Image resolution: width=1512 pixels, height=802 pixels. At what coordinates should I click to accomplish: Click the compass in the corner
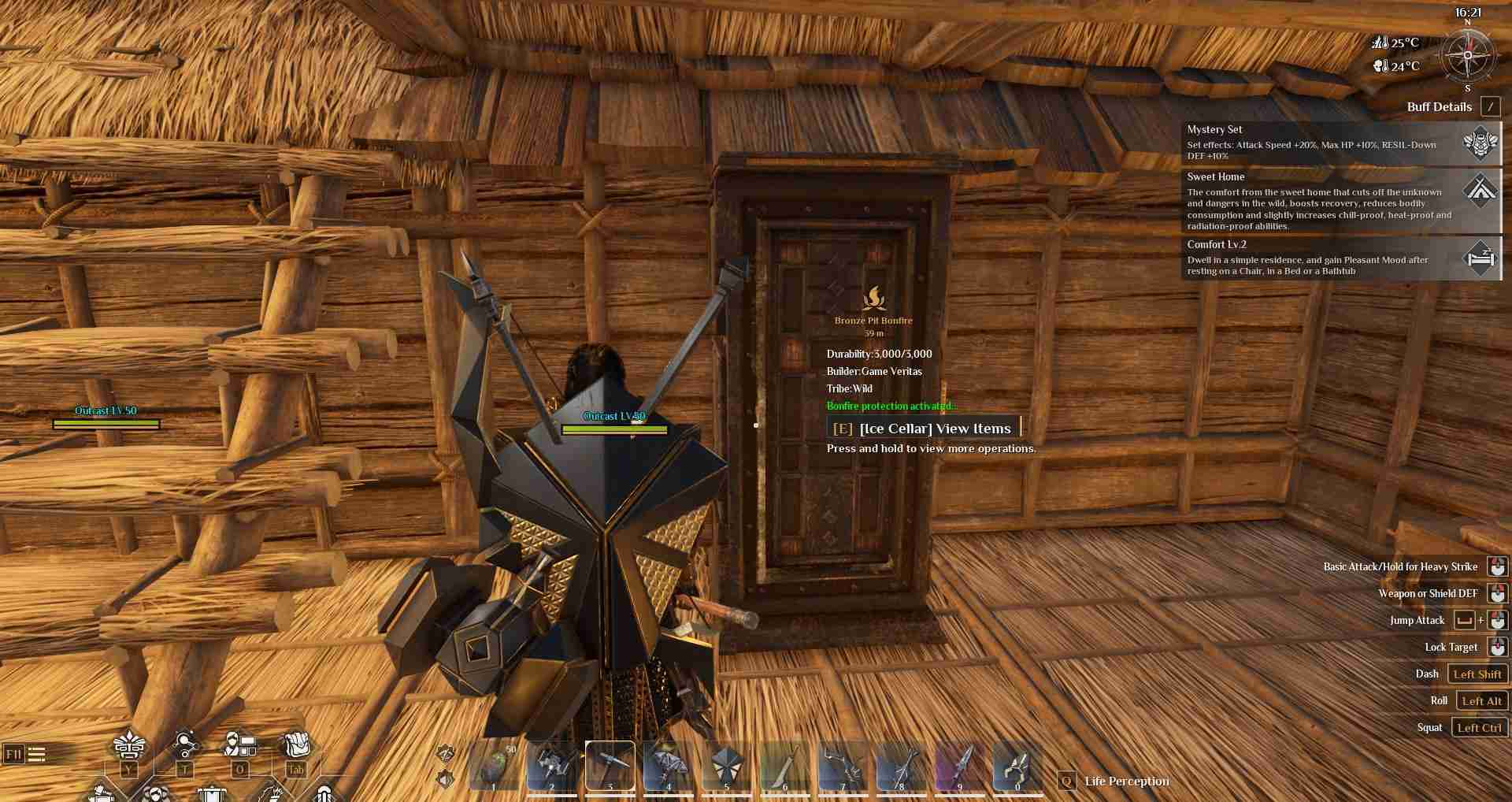1467,55
